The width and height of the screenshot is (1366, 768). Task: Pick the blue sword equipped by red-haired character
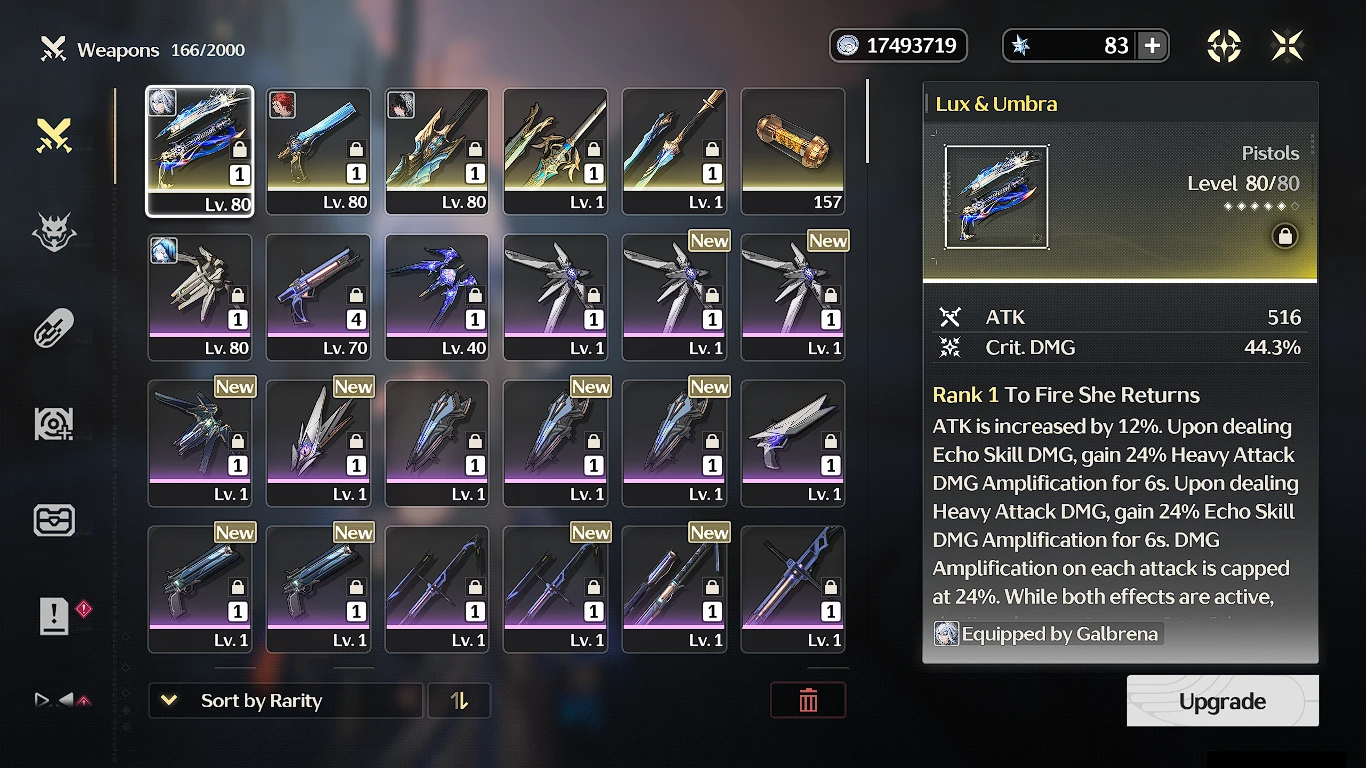pos(318,151)
